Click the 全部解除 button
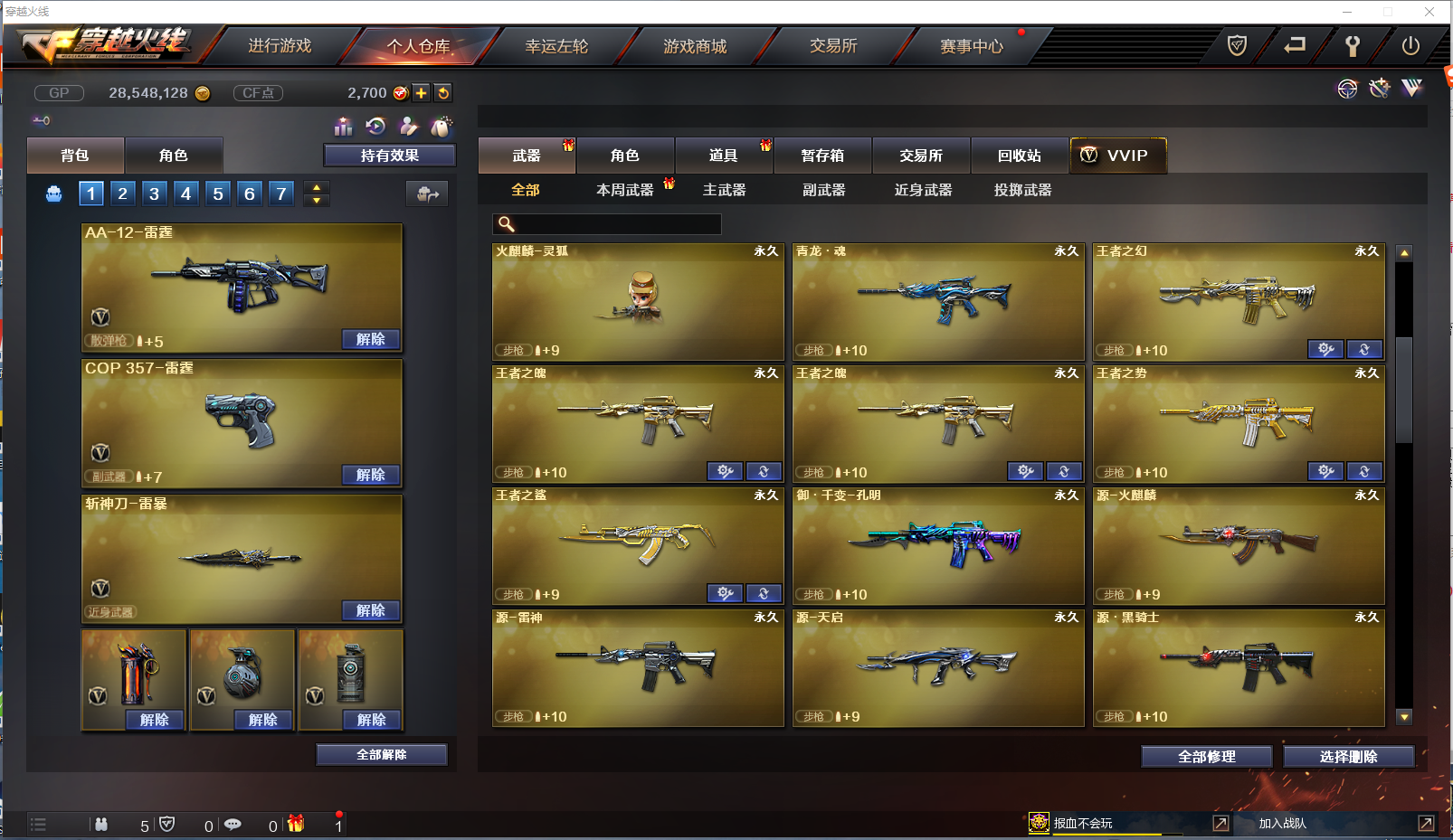 coord(381,754)
